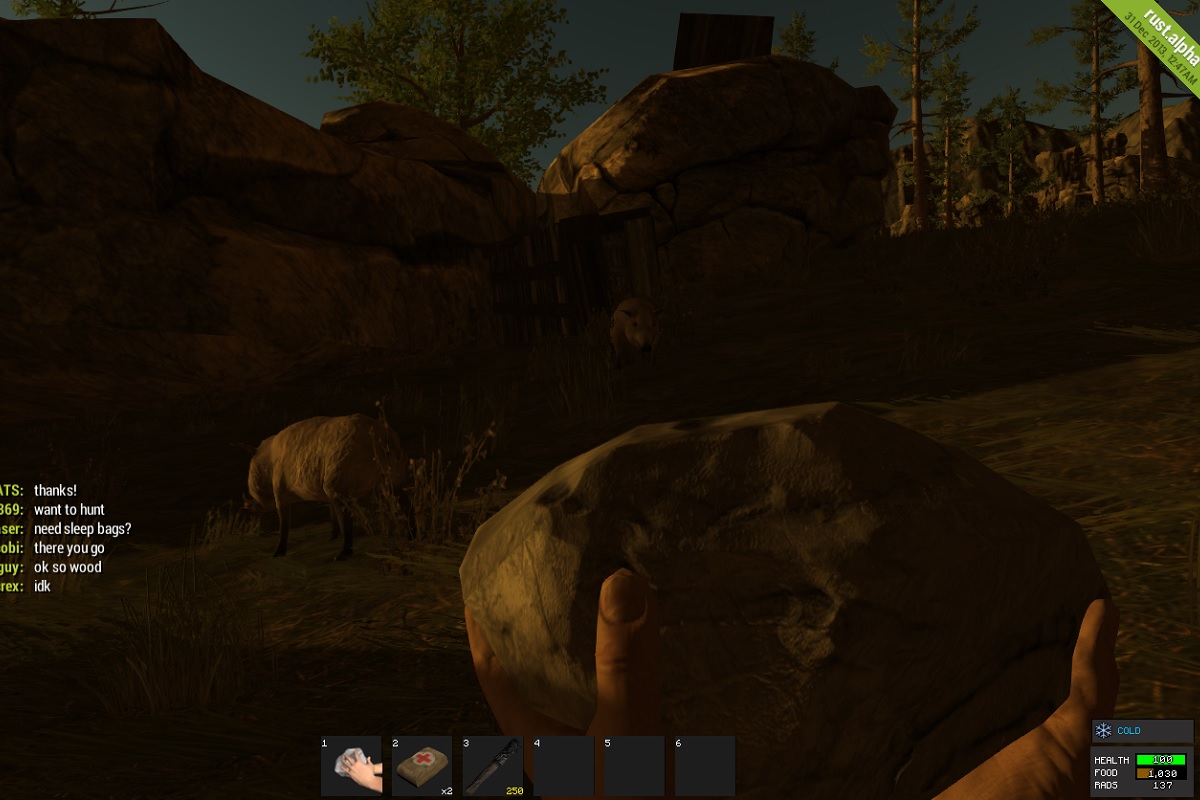Choose the medkit with the red cross
Screen dimensions: 1200x800
[x=422, y=767]
